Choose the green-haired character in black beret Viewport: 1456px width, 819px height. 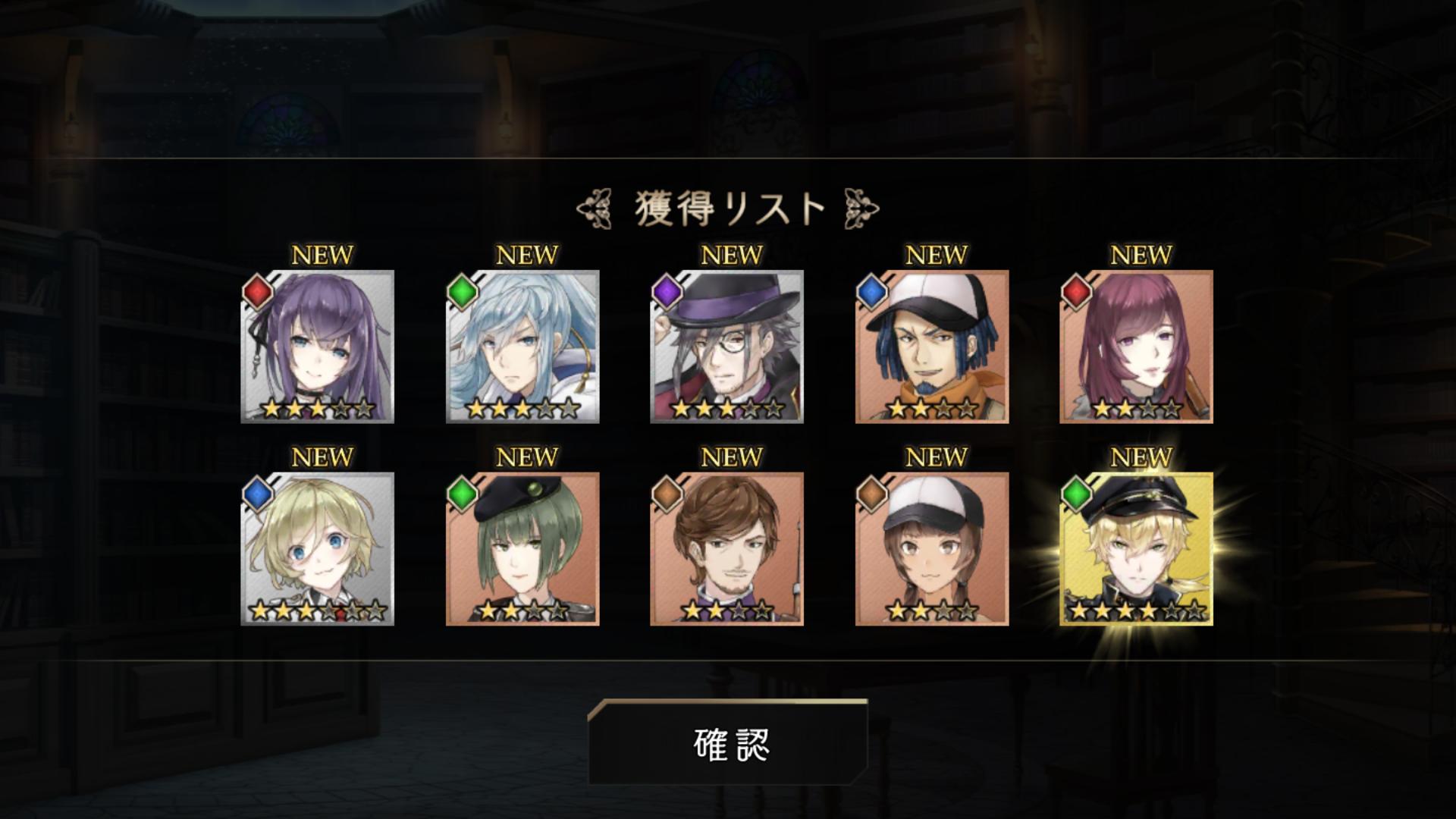coord(522,549)
